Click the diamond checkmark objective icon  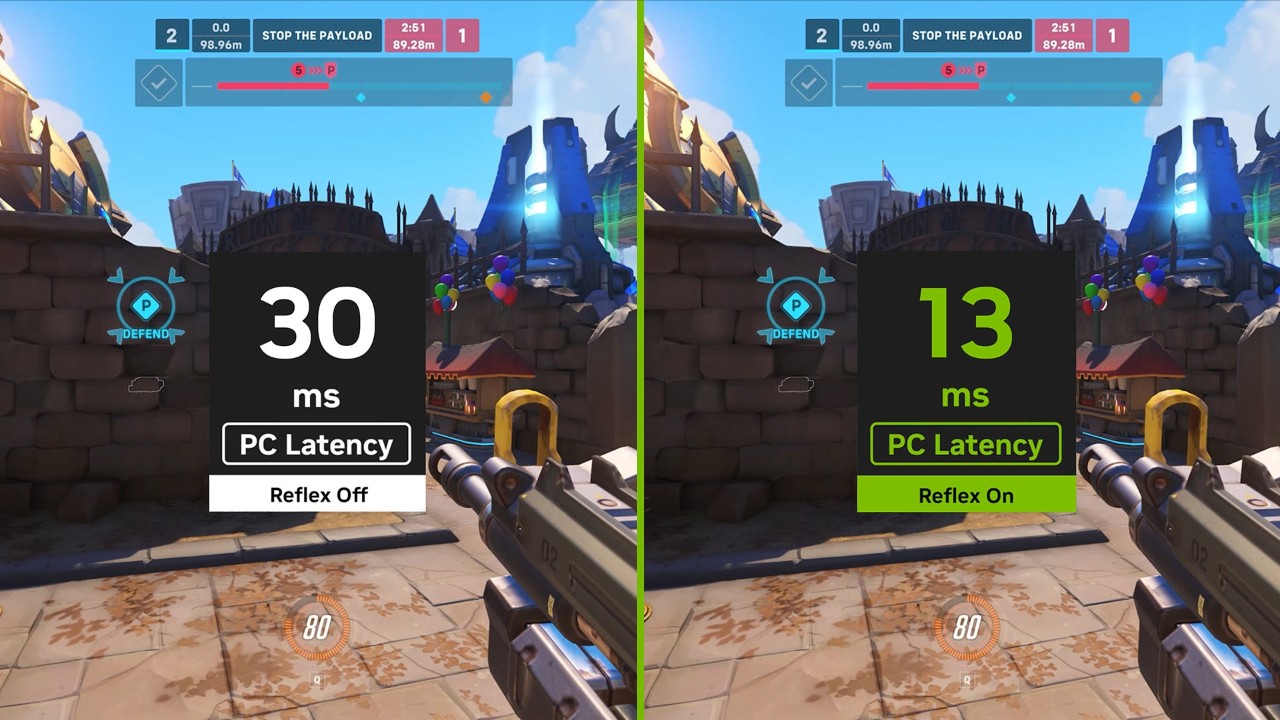click(159, 83)
